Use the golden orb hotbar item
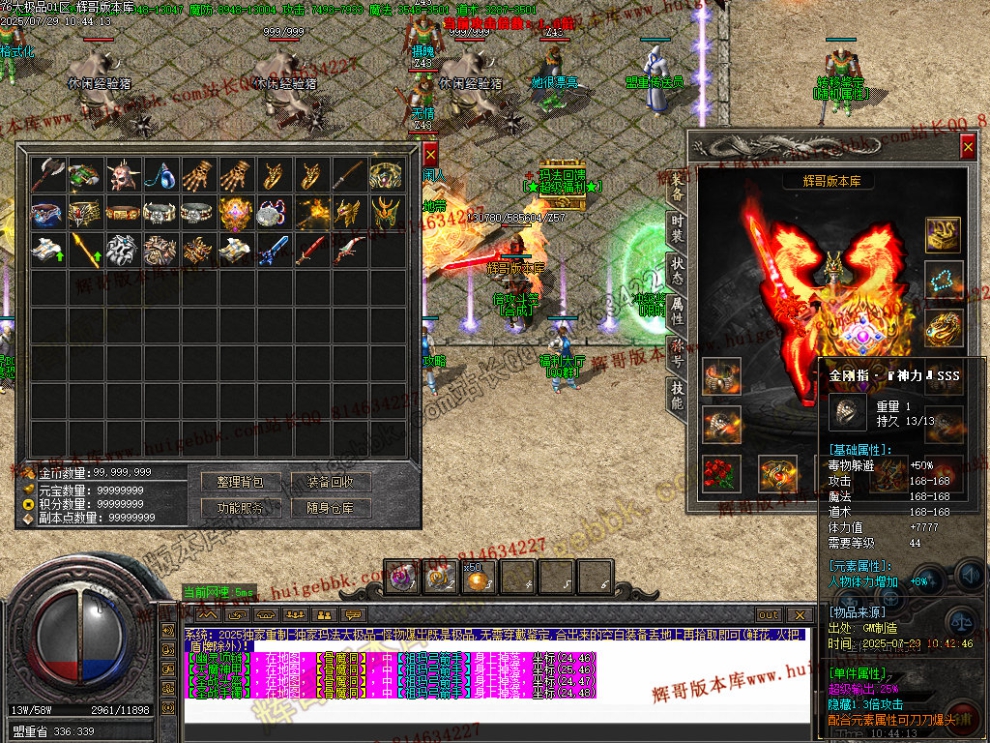The width and height of the screenshot is (990, 743). pyautogui.click(x=478, y=576)
